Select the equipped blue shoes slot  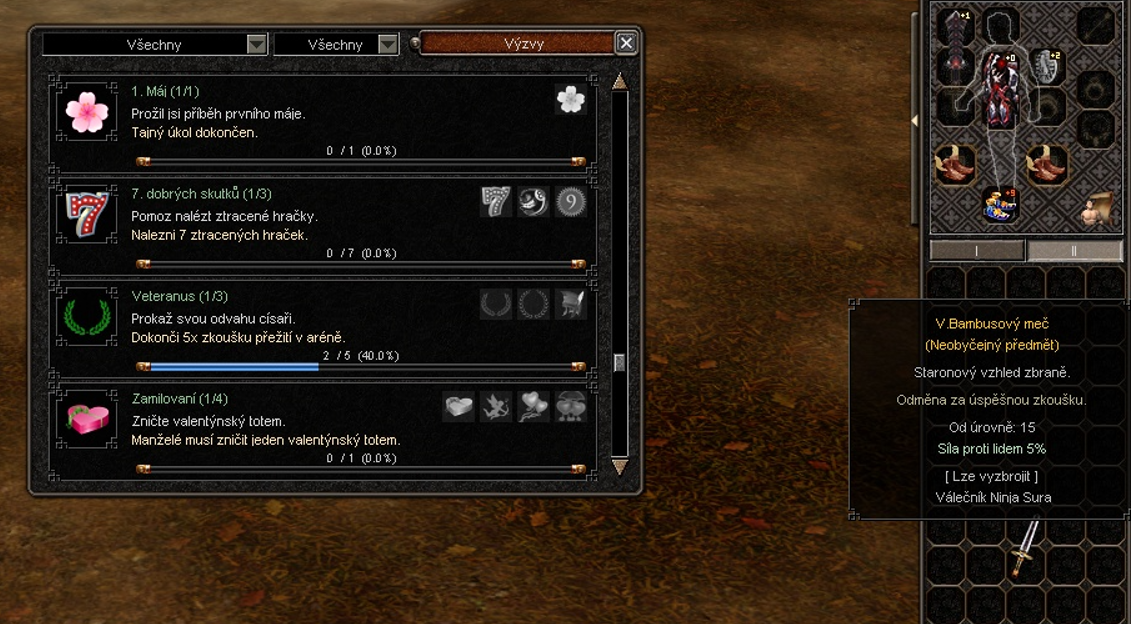click(x=1000, y=205)
